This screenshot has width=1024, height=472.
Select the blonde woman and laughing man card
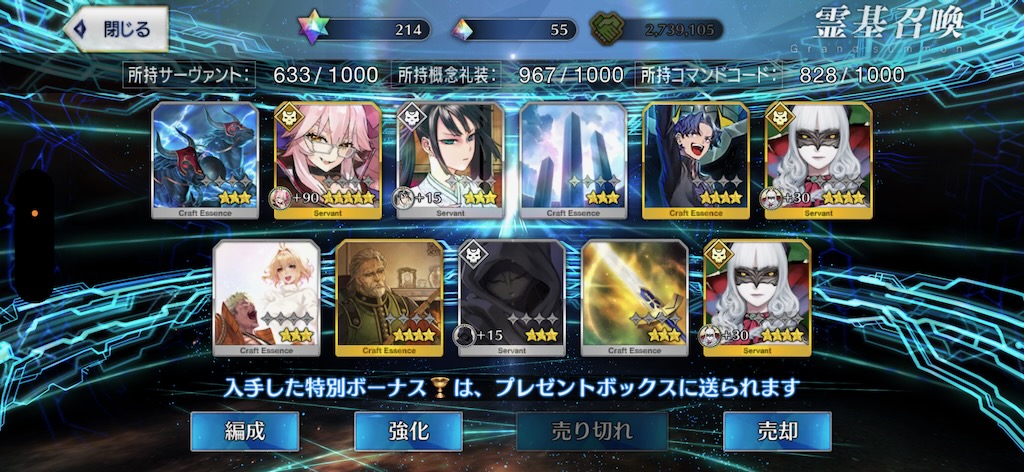[266, 298]
